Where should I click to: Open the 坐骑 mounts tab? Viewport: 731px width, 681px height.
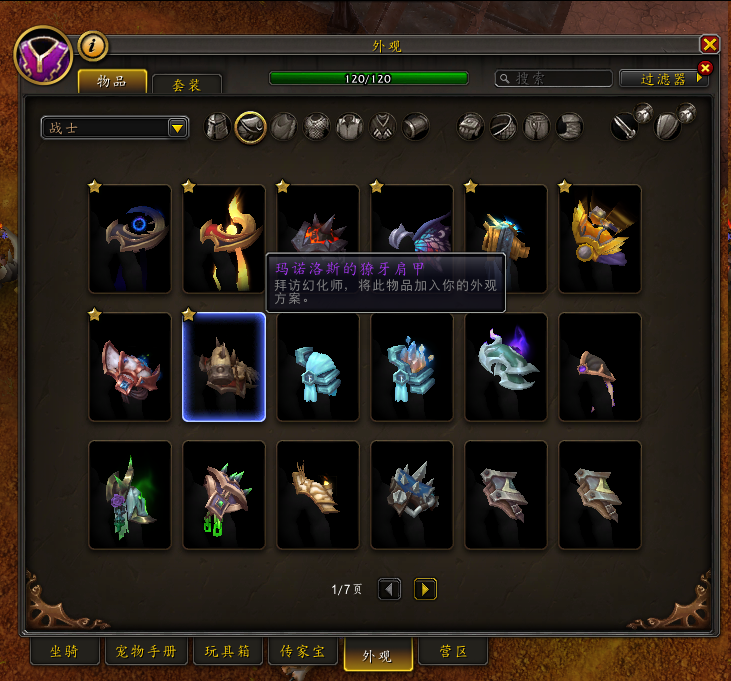pyautogui.click(x=63, y=653)
